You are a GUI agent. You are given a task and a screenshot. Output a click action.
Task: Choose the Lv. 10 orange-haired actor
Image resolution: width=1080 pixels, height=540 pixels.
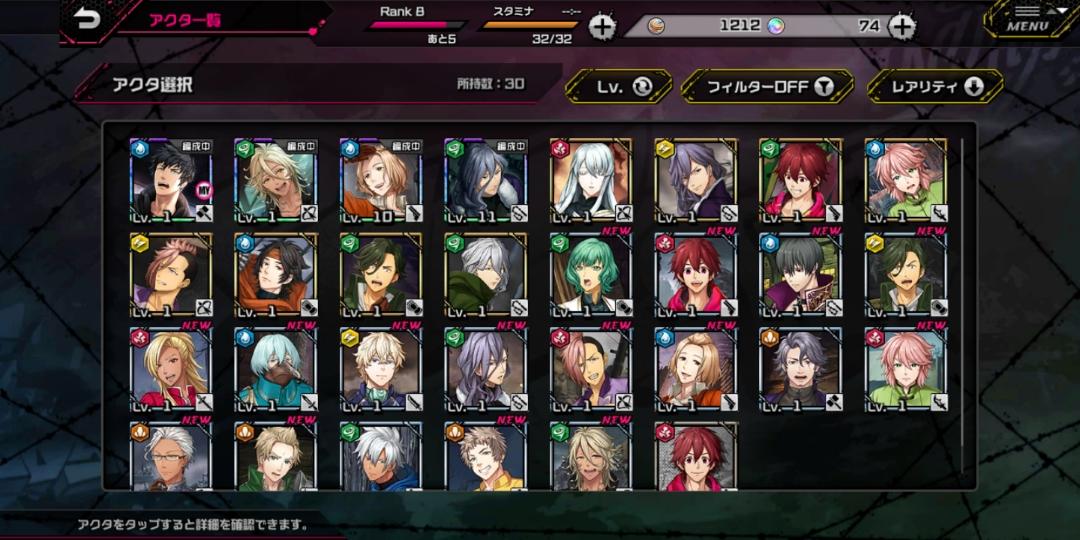point(381,181)
